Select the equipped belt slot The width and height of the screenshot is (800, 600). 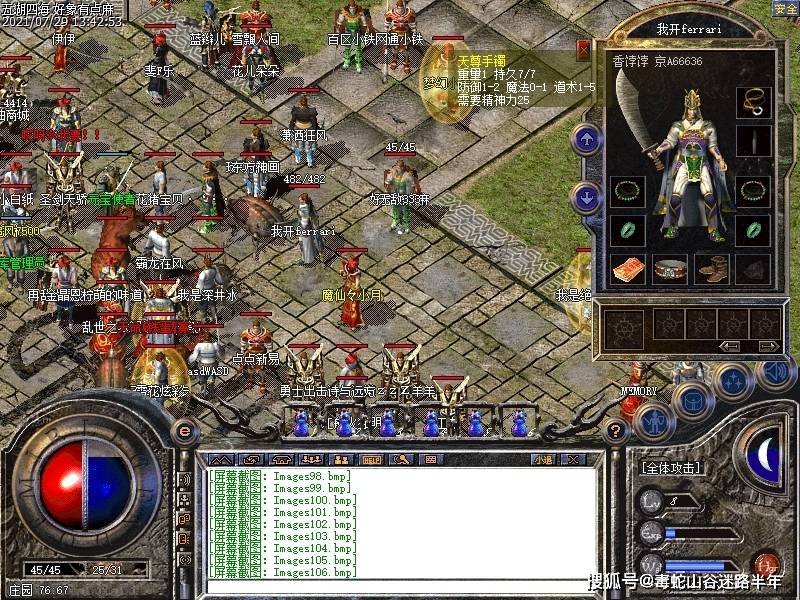669,268
